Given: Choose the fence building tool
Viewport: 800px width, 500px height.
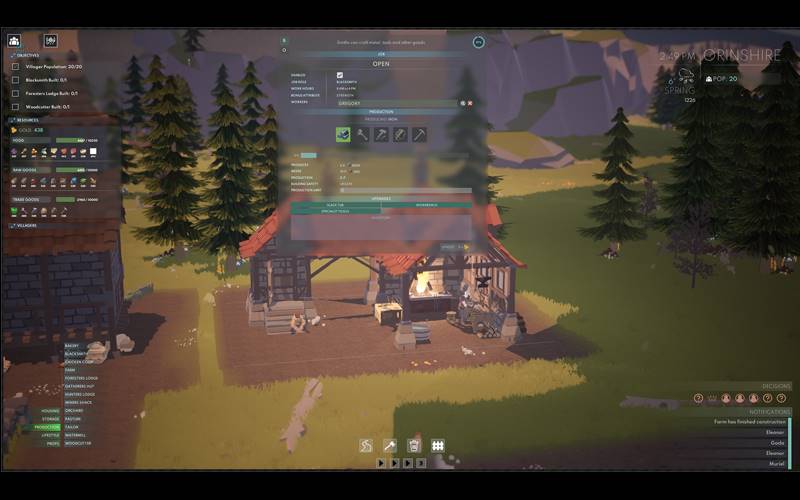Looking at the screenshot, I should 438,445.
